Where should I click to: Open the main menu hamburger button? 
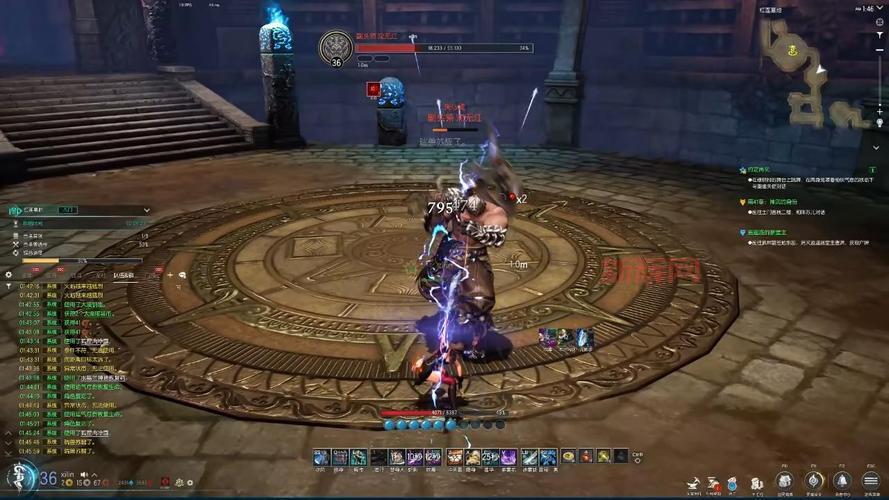click(x=870, y=481)
